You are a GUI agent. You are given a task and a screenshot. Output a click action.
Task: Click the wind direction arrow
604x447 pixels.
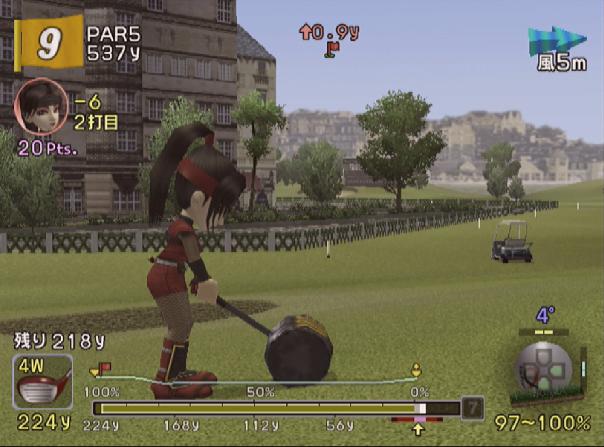coord(556,40)
